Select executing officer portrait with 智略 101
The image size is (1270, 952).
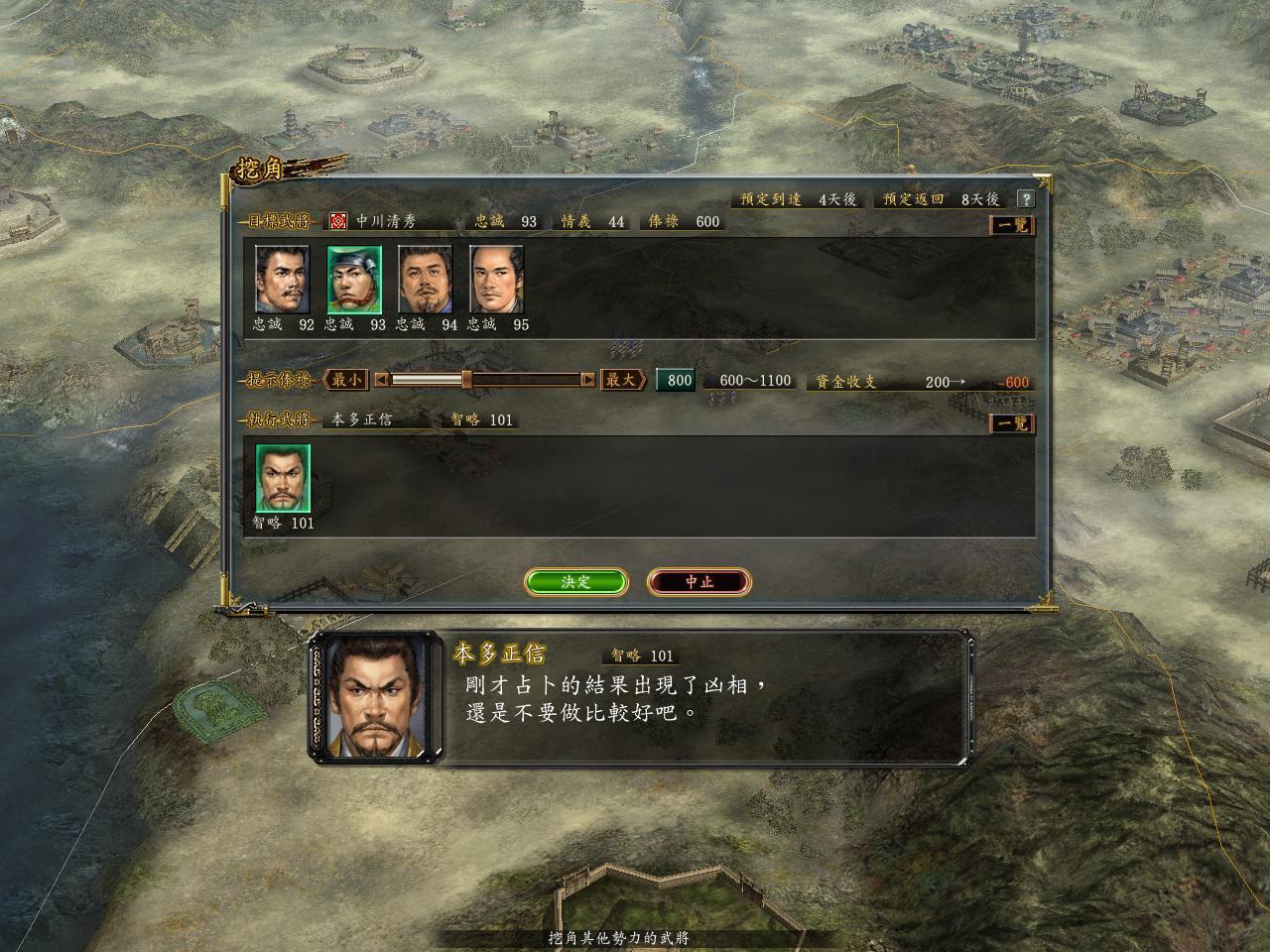pyautogui.click(x=283, y=477)
